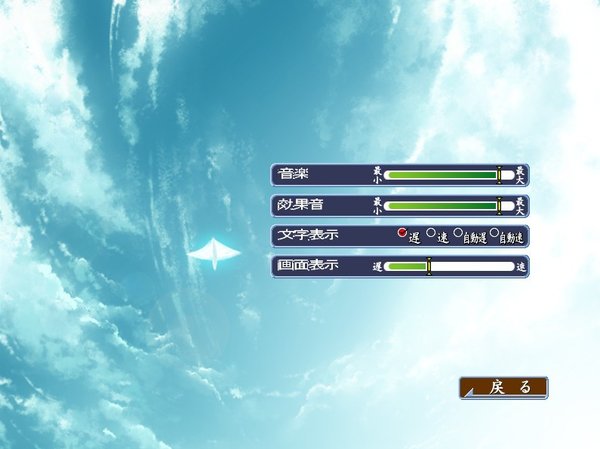The height and width of the screenshot is (449, 600).
Task: Select the 遅 slow text speed option
Action: pos(402,233)
